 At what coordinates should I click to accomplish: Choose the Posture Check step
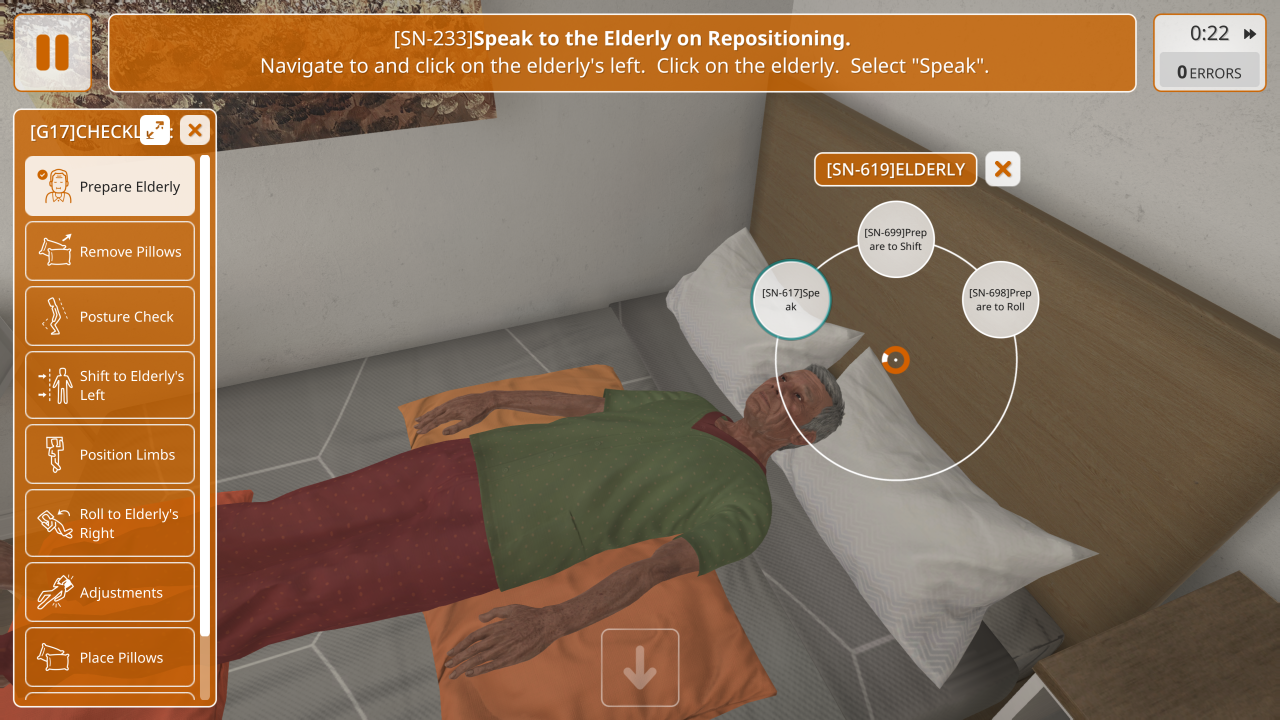[x=110, y=316]
